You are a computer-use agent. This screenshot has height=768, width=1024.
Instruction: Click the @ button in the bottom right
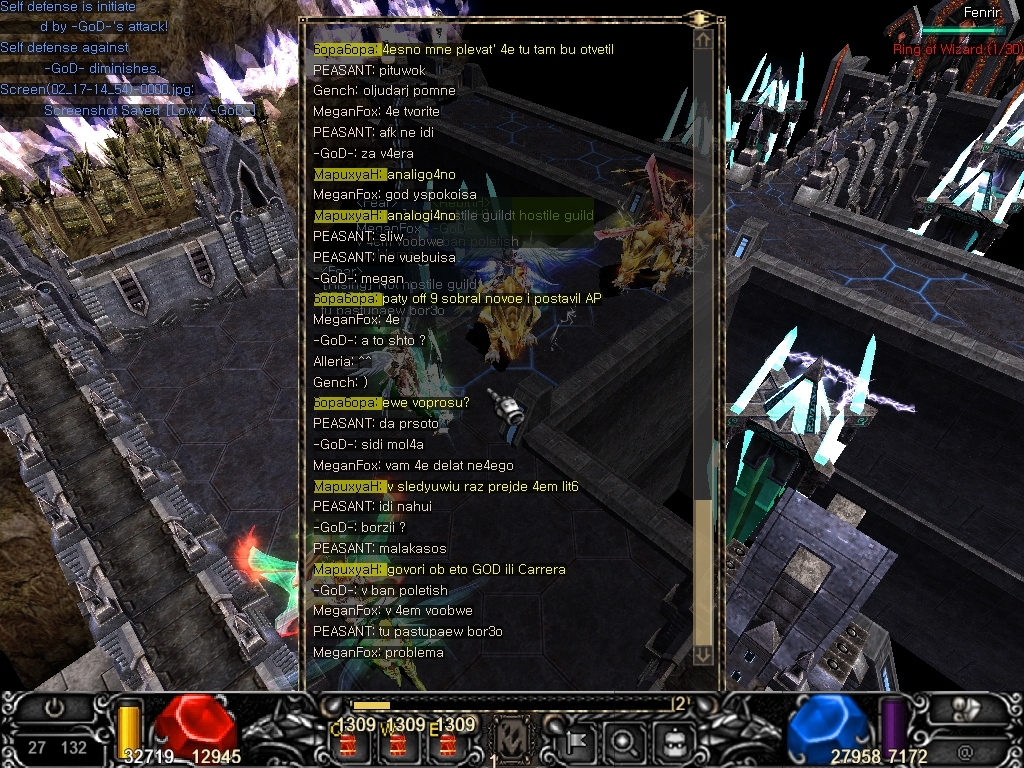(x=965, y=748)
